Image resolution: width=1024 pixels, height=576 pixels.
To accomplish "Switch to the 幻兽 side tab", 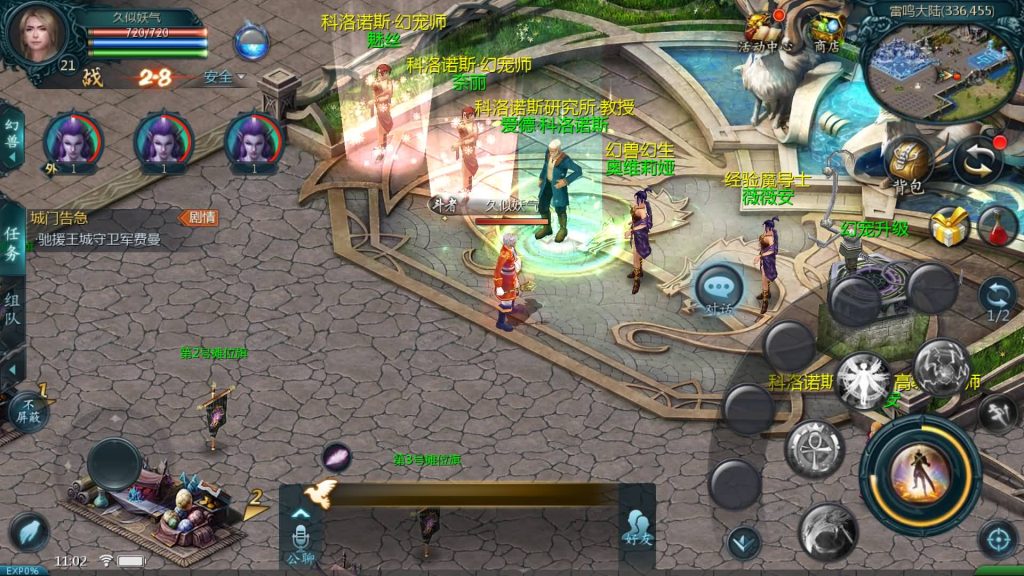I will 12,134.
